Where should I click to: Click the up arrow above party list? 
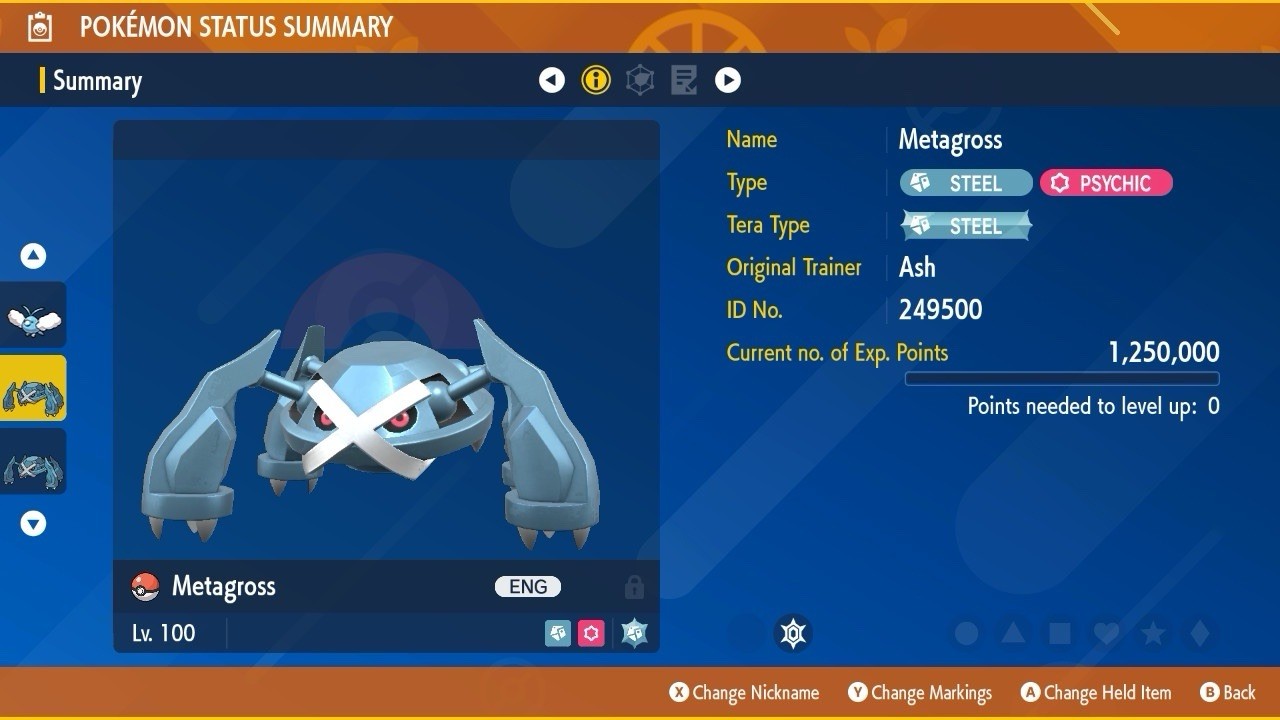point(34,256)
